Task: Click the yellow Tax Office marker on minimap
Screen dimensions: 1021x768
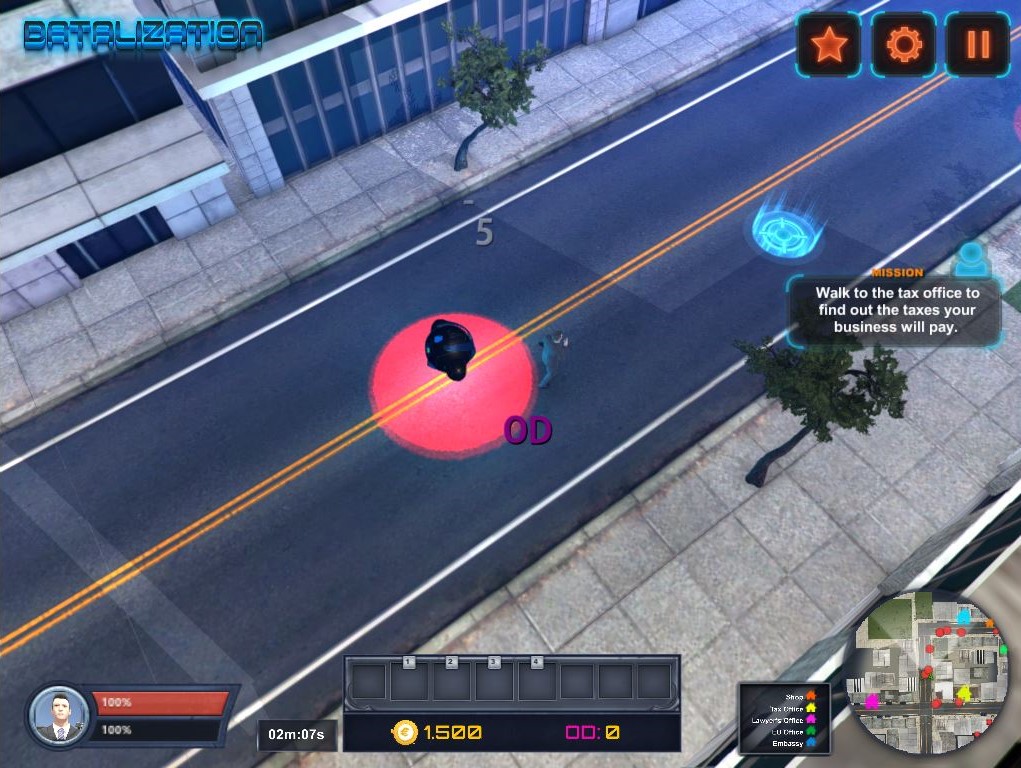Action: tap(964, 692)
